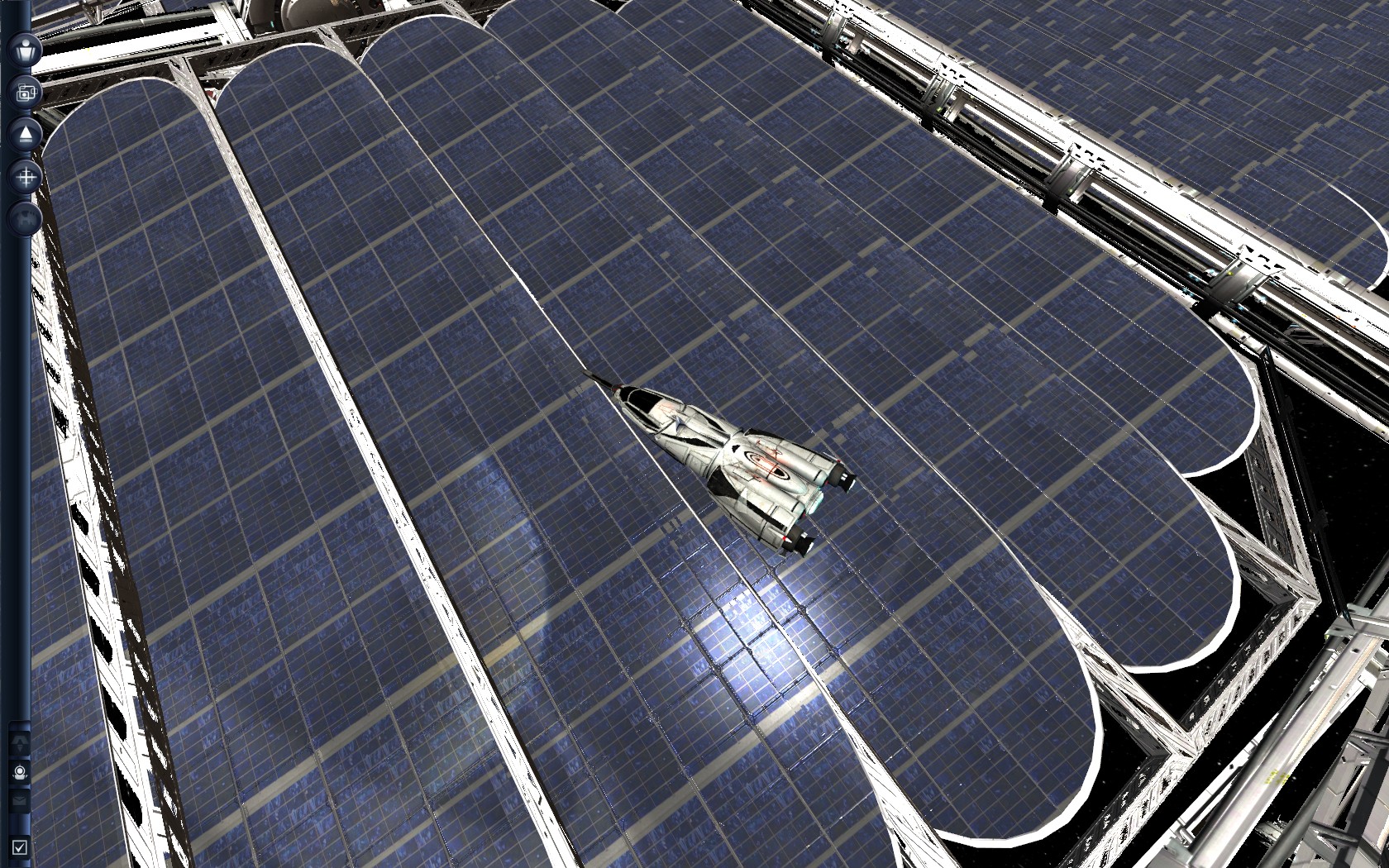This screenshot has width=1389, height=868.
Task: Open the envelope messages icon
Action: pyautogui.click(x=20, y=801)
